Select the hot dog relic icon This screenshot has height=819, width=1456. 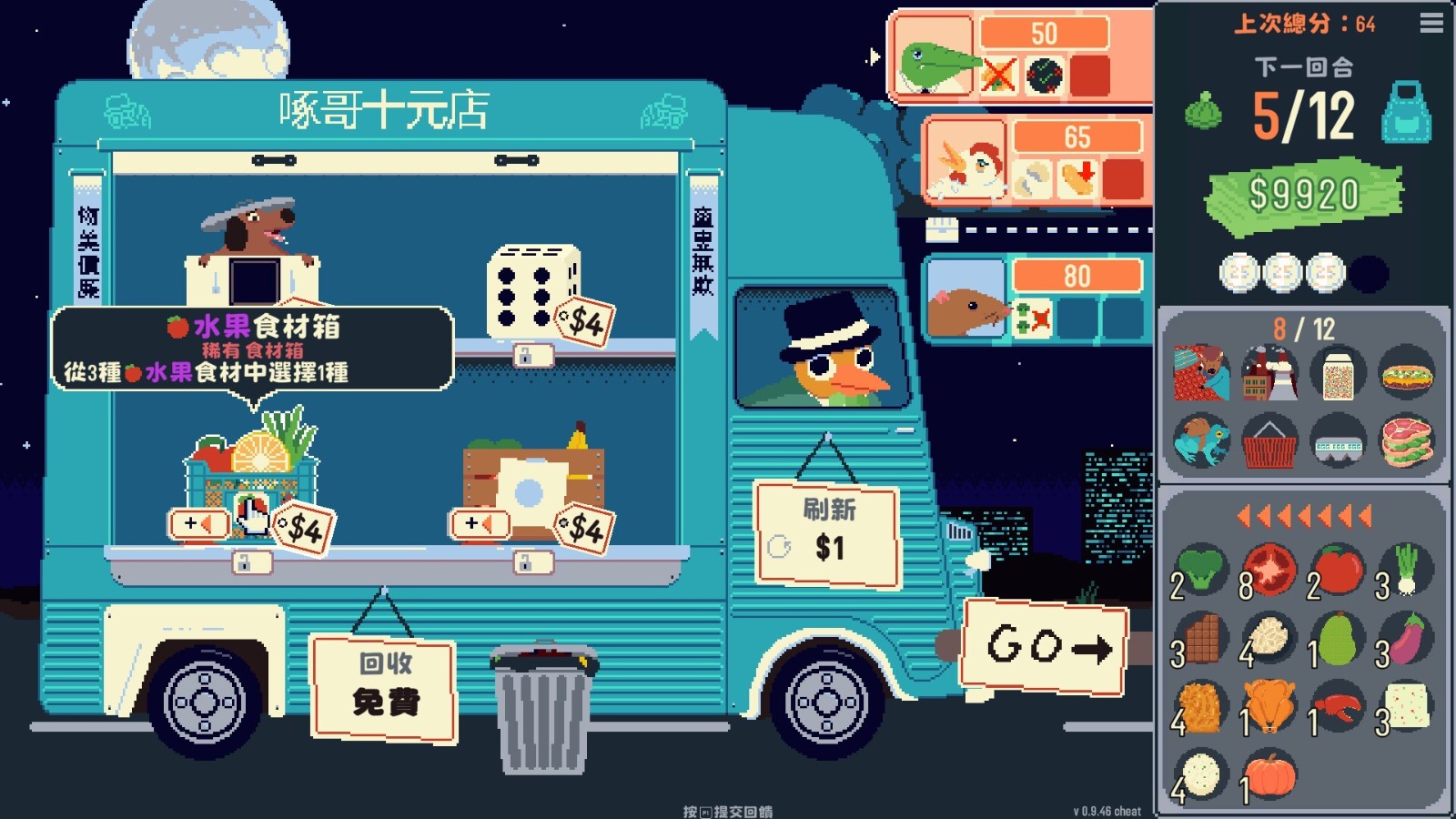point(1406,374)
